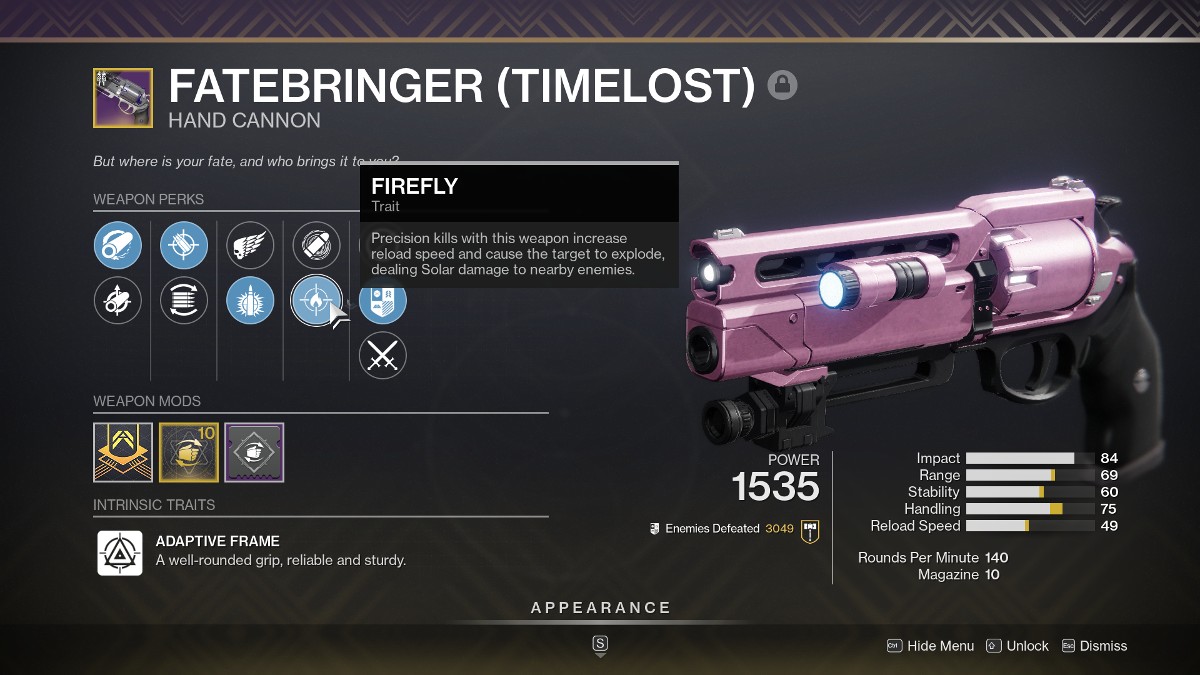This screenshot has height=675, width=1200.
Task: Open the Appearance section
Action: click(600, 608)
